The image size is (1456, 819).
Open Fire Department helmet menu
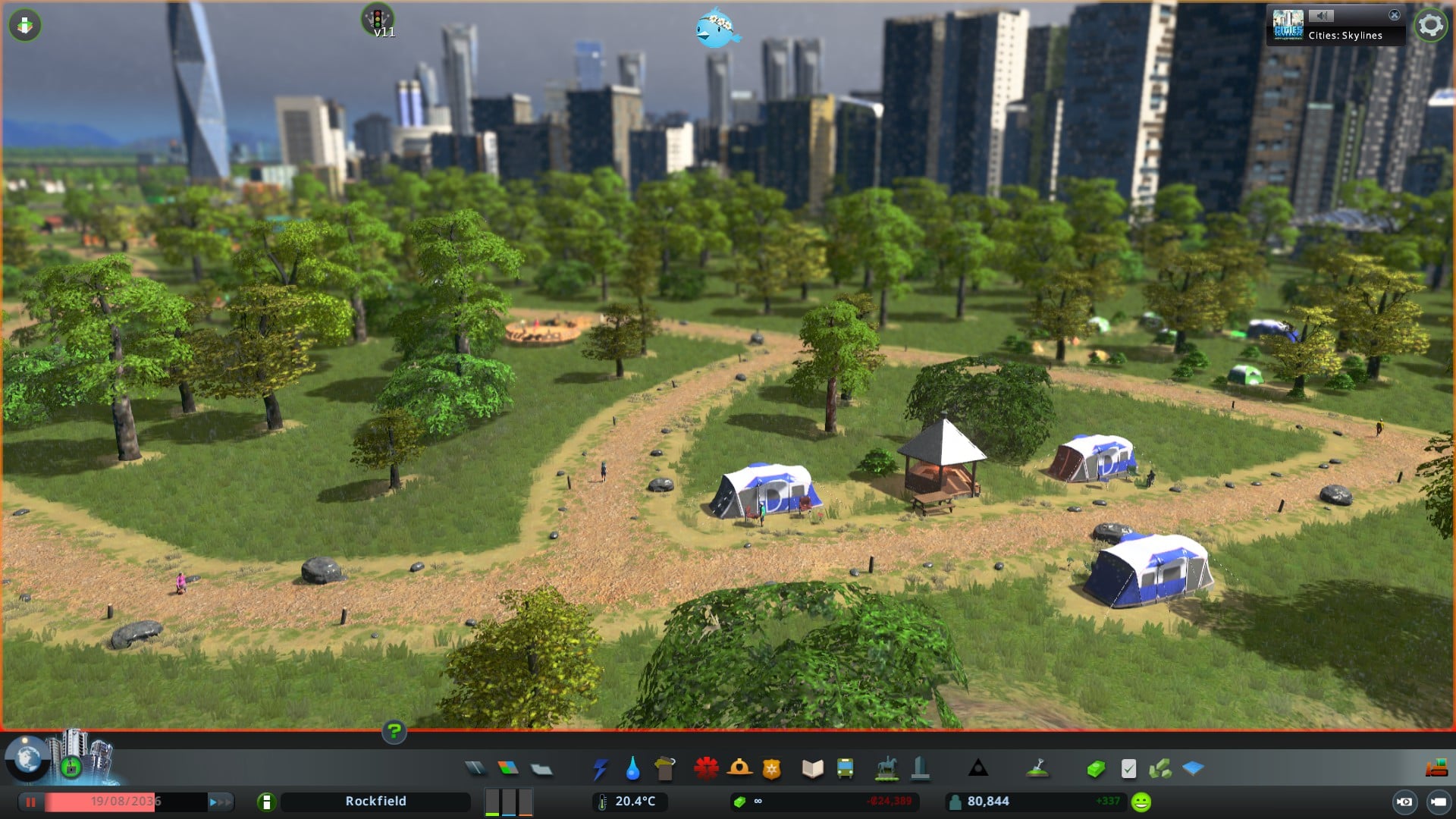coord(739,769)
